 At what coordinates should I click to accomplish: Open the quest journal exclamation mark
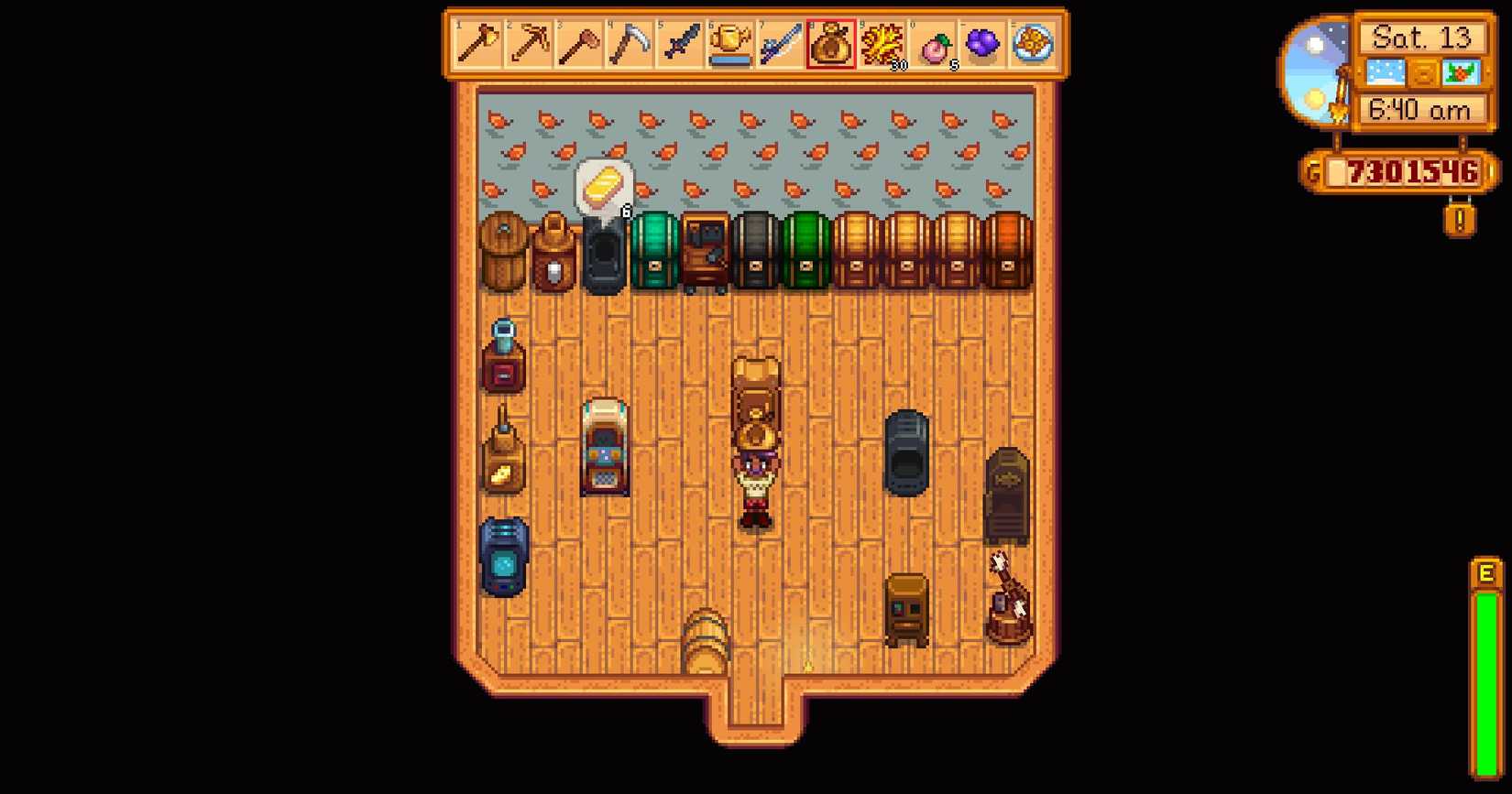coord(1463,216)
